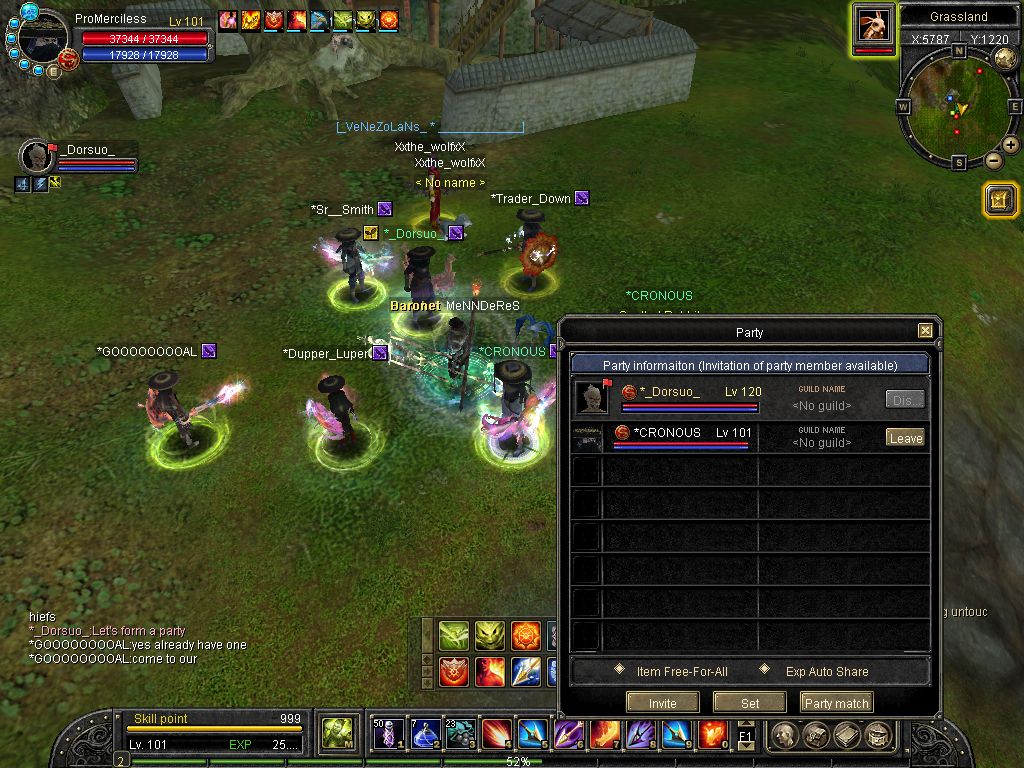1024x768 pixels.
Task: Close the Party window
Action: (x=925, y=331)
